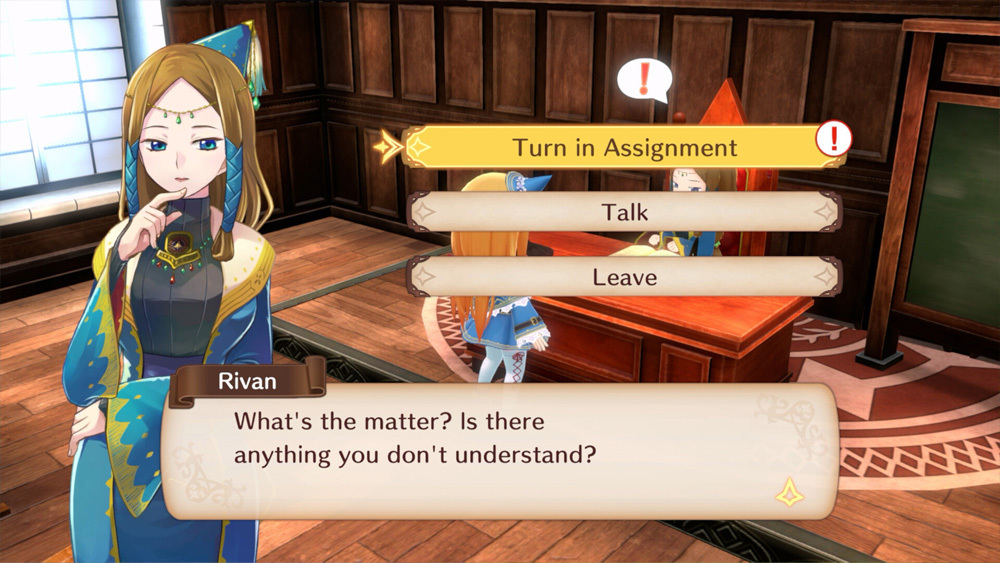
Task: Select the Talk dialogue option
Action: click(624, 212)
